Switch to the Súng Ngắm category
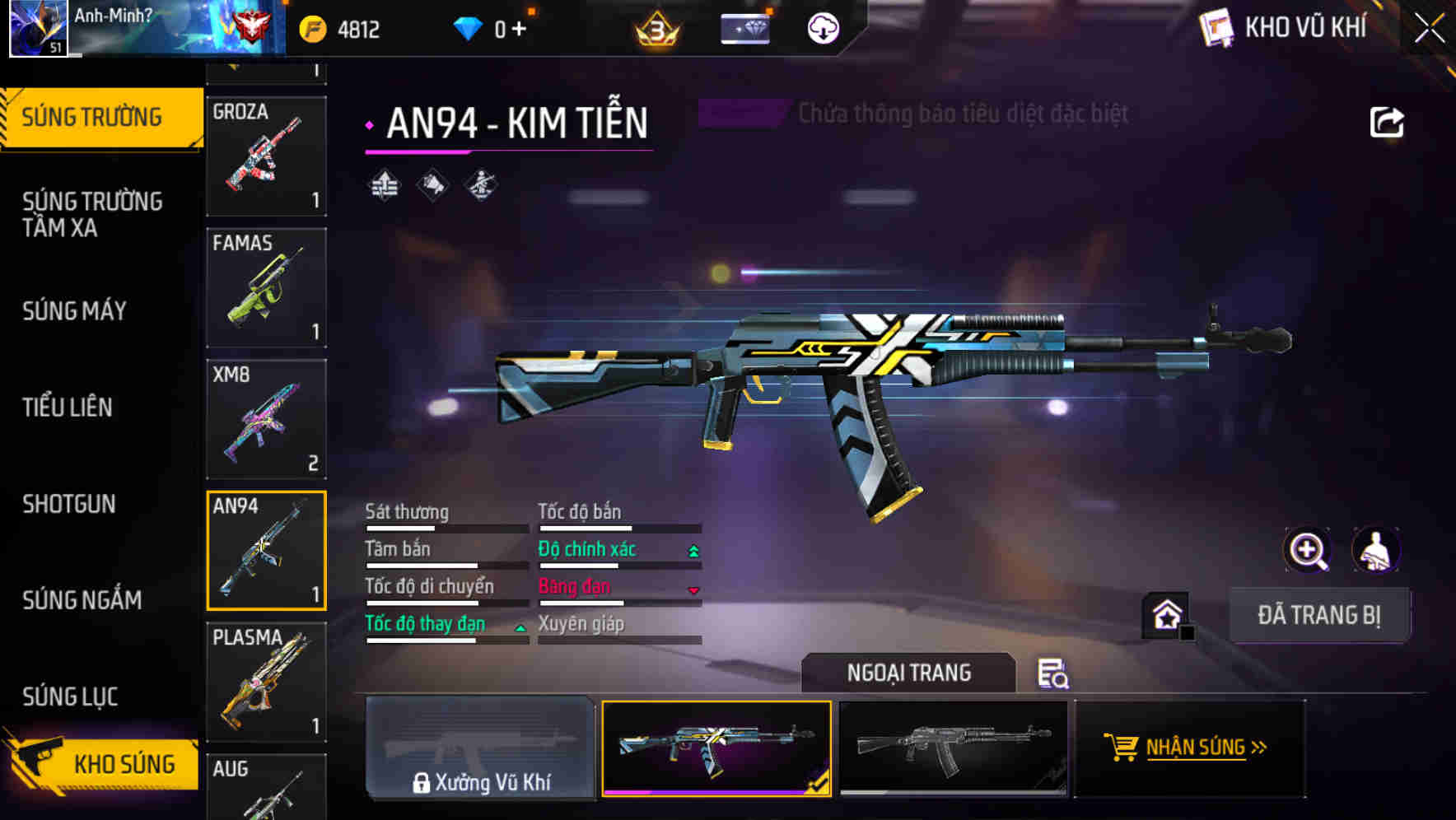 (x=82, y=600)
